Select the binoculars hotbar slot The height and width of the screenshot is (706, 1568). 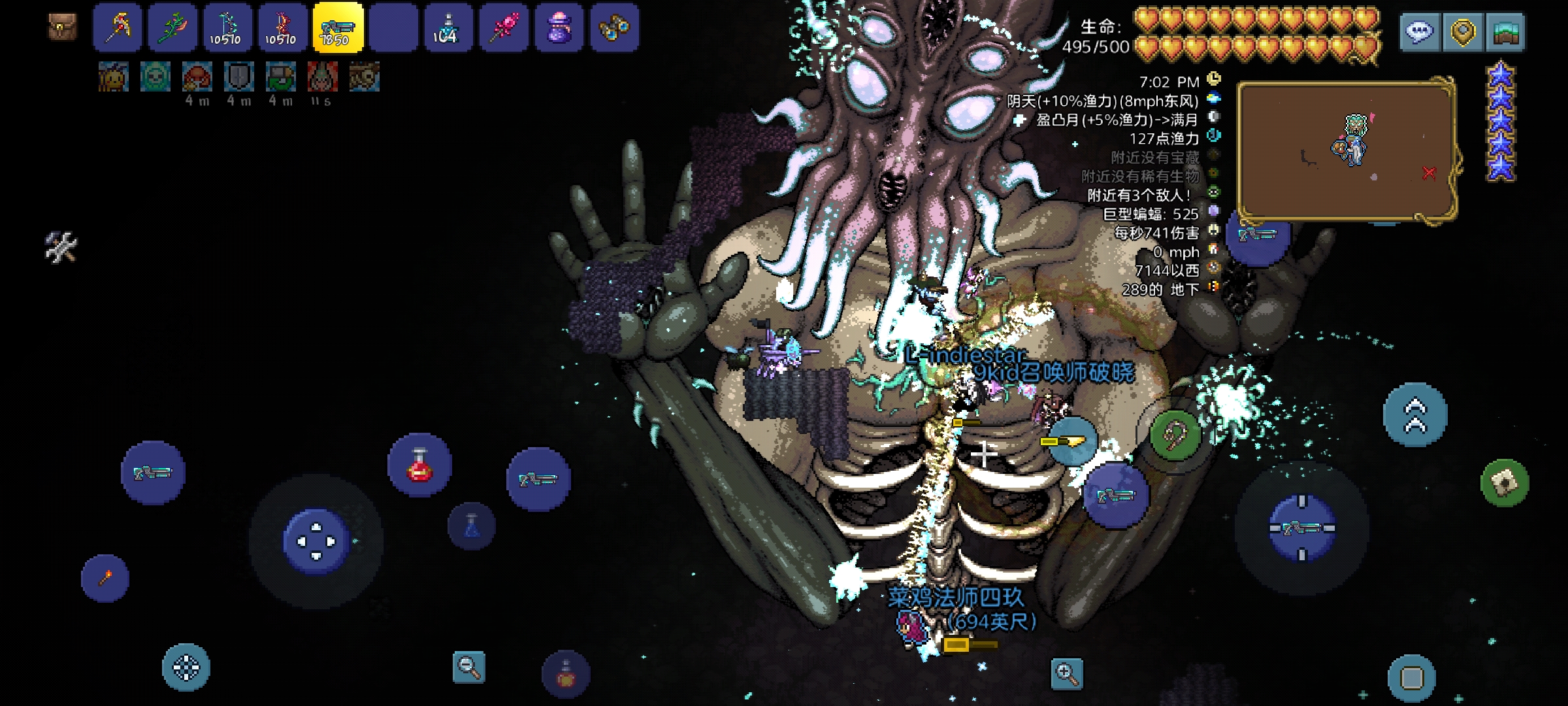(614, 27)
